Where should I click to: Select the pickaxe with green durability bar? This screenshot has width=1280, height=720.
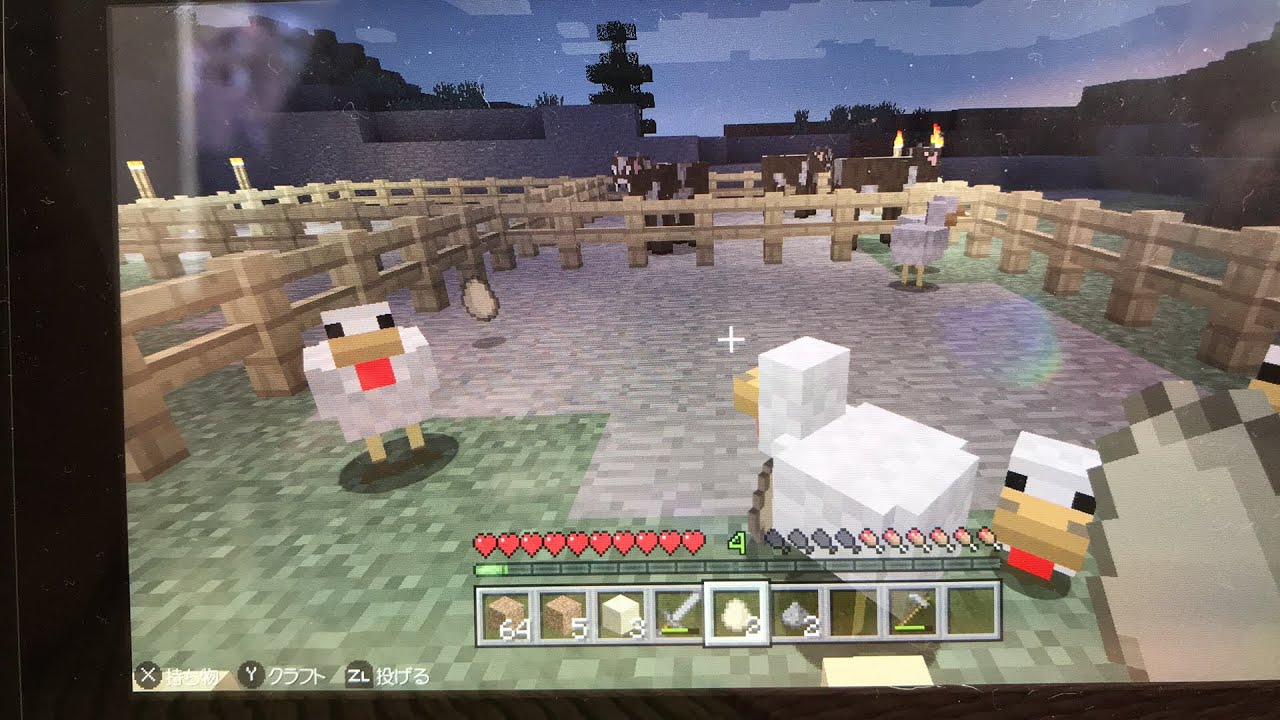pyautogui.click(x=913, y=613)
